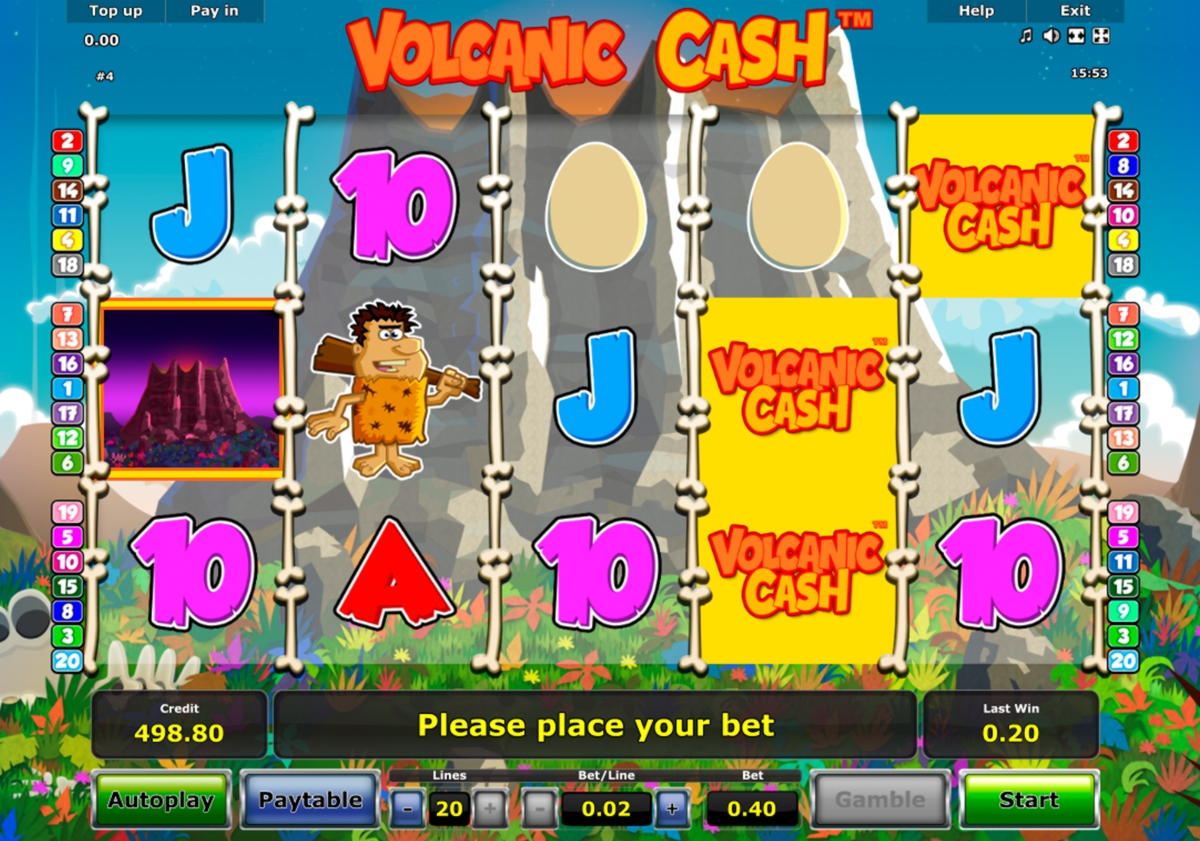Viewport: 1200px width, 841px height.
Task: Click the inward-arrows screen-size icon
Action: (1076, 36)
